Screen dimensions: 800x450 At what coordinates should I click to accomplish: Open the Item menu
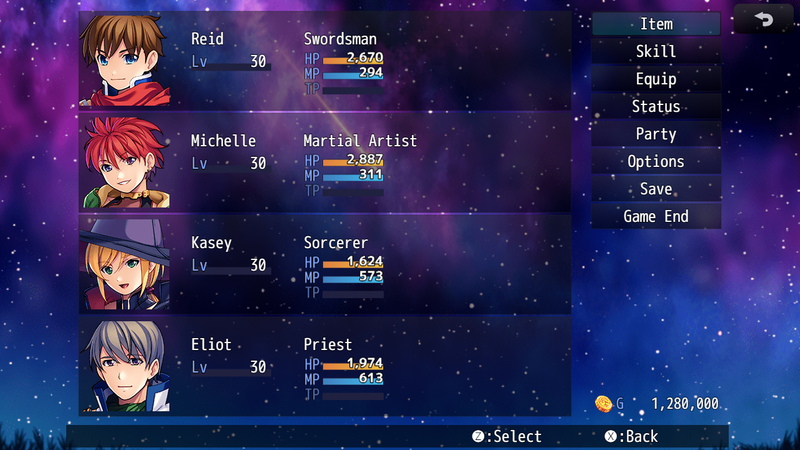(656, 24)
